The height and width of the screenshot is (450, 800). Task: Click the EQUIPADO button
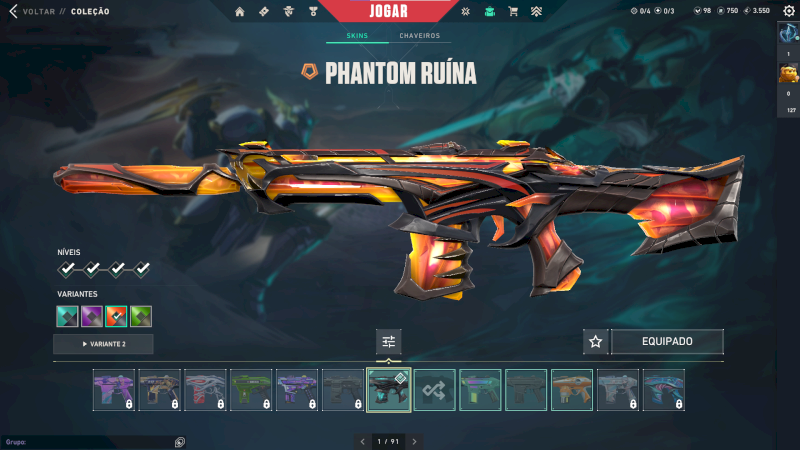click(667, 341)
